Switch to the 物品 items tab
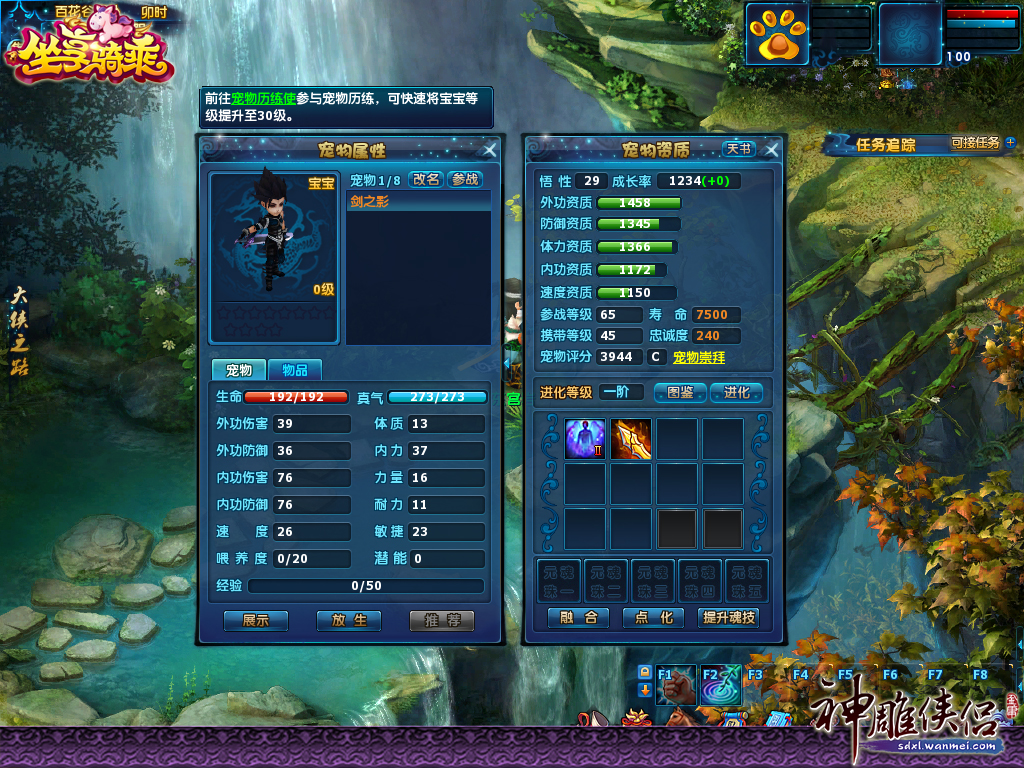 [x=294, y=370]
